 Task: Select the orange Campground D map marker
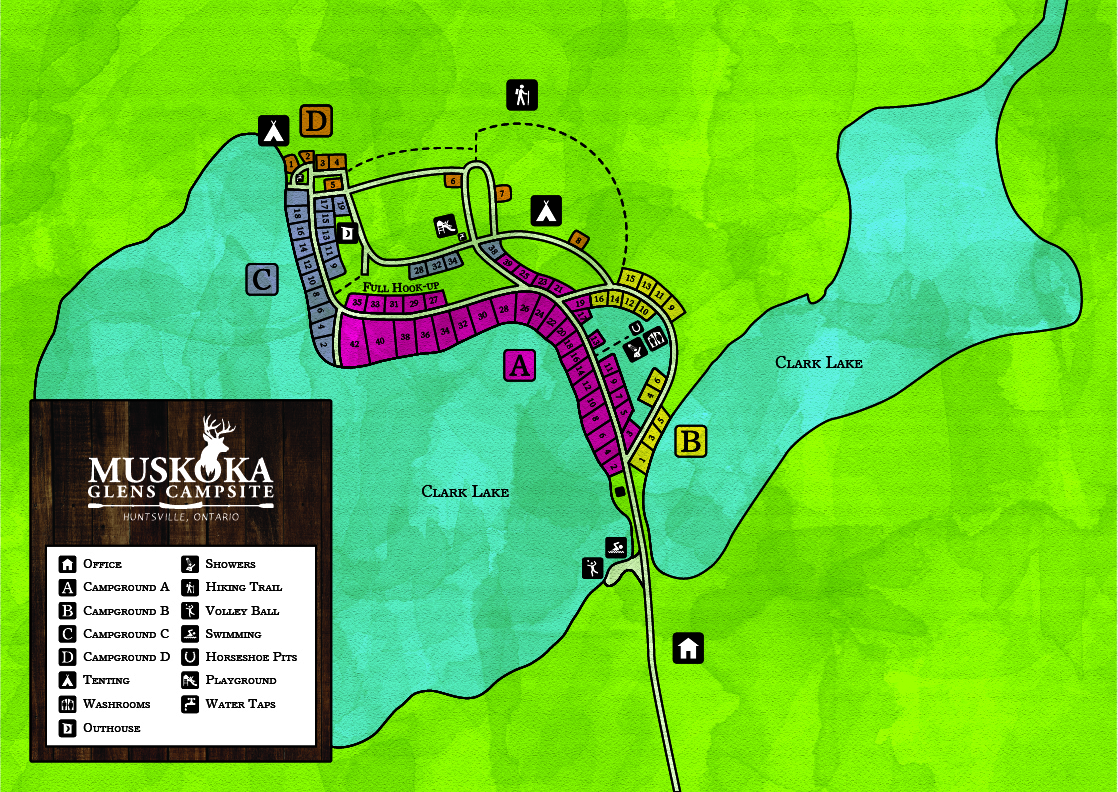pyautogui.click(x=316, y=122)
